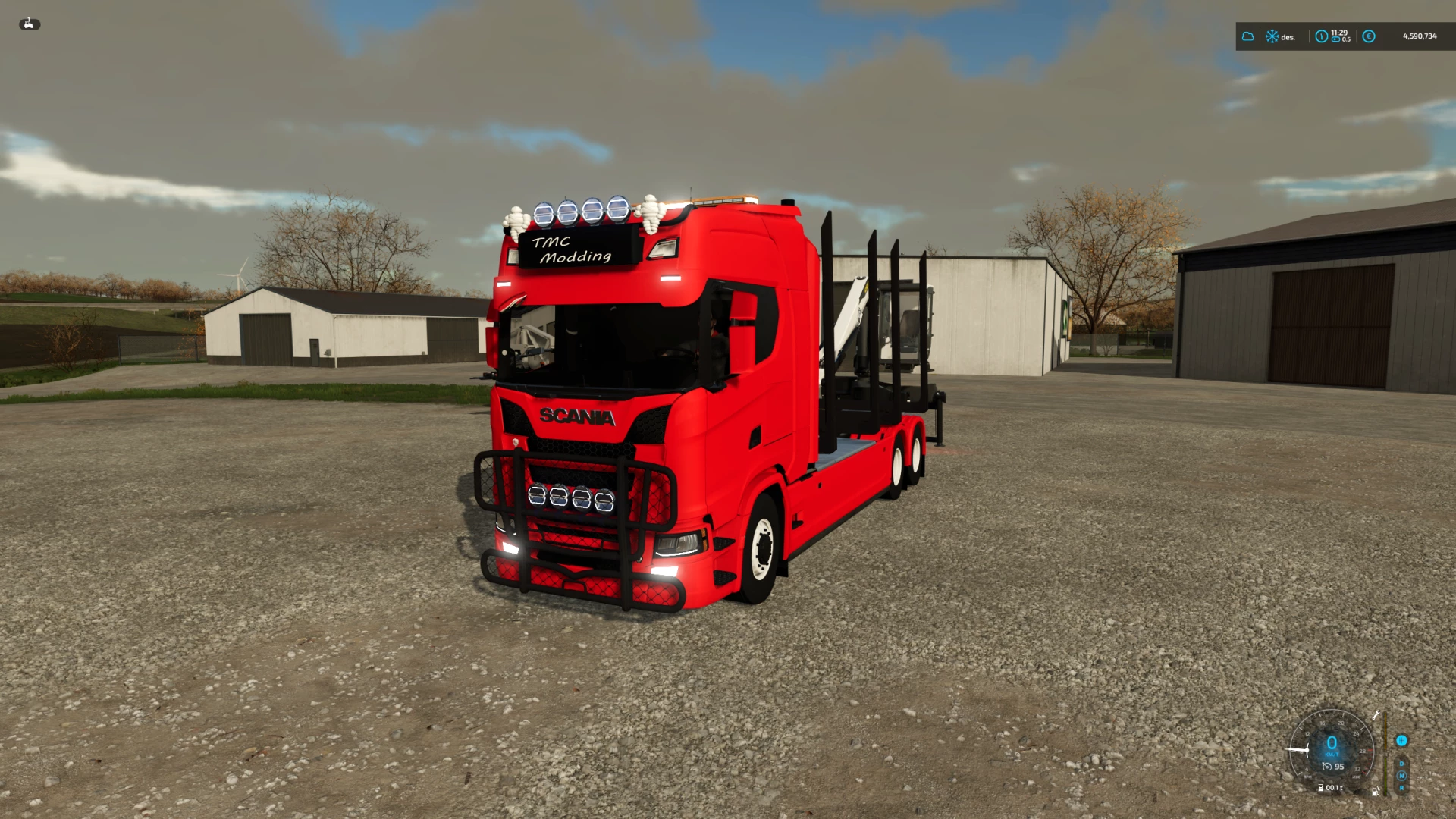The width and height of the screenshot is (1456, 819).
Task: Select the clock icon showing 11:29
Action: click(x=1322, y=36)
